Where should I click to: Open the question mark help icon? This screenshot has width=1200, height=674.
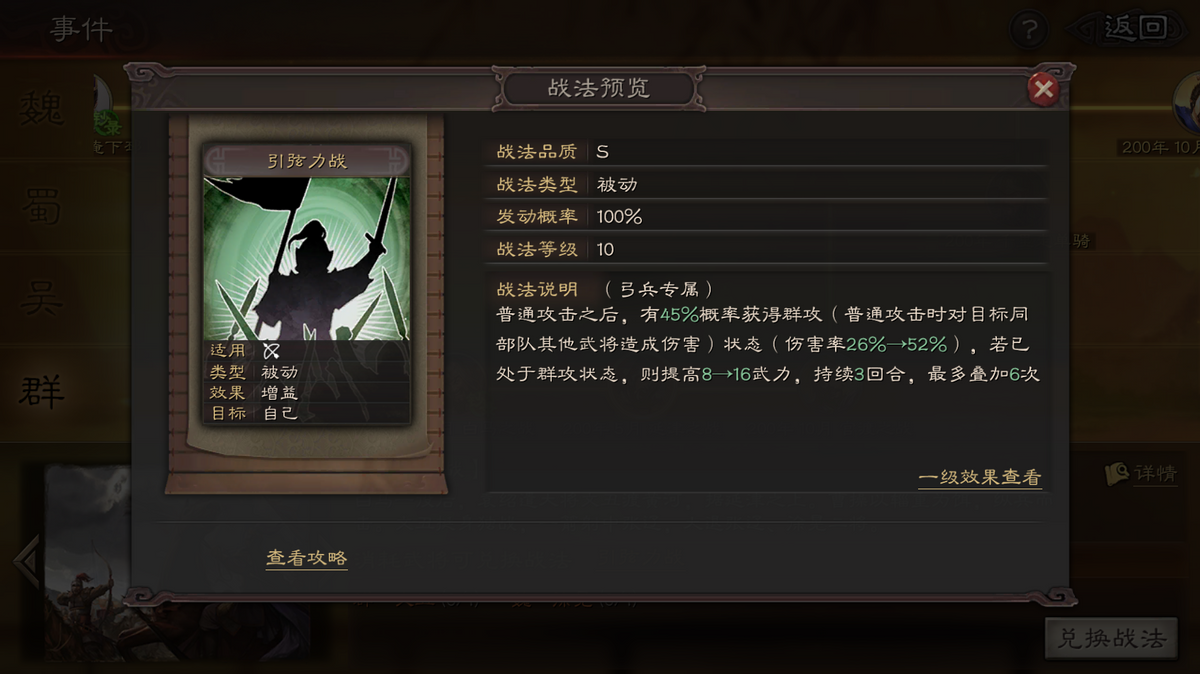point(1029,30)
